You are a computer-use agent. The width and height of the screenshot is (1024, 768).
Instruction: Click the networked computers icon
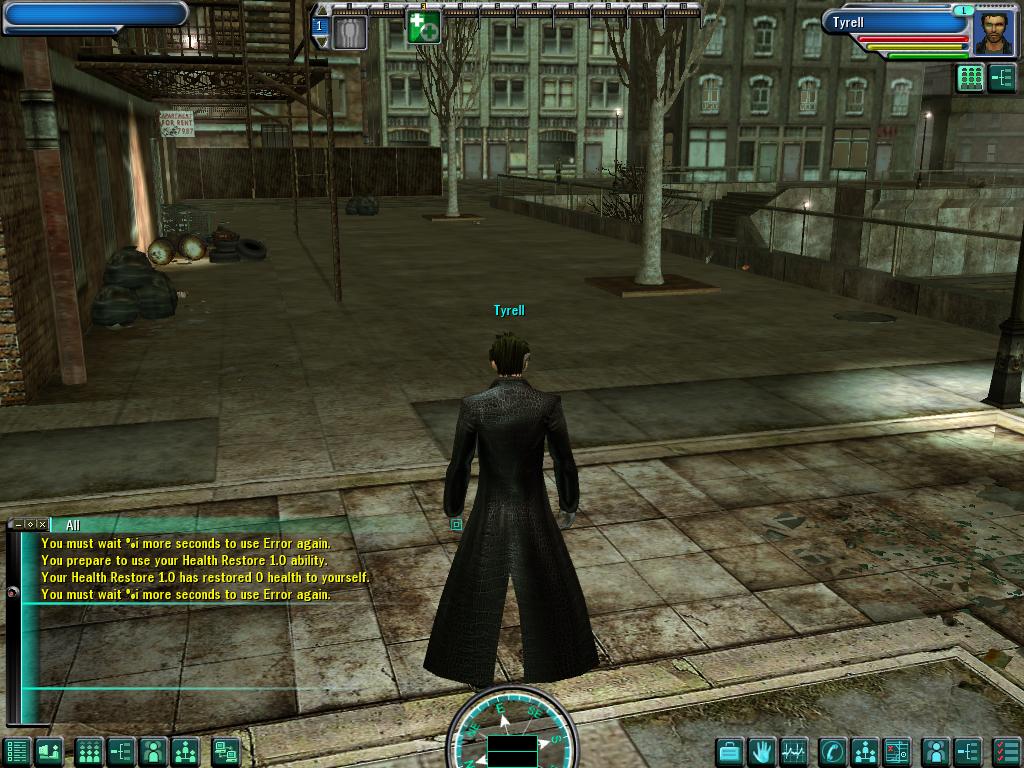[226, 751]
